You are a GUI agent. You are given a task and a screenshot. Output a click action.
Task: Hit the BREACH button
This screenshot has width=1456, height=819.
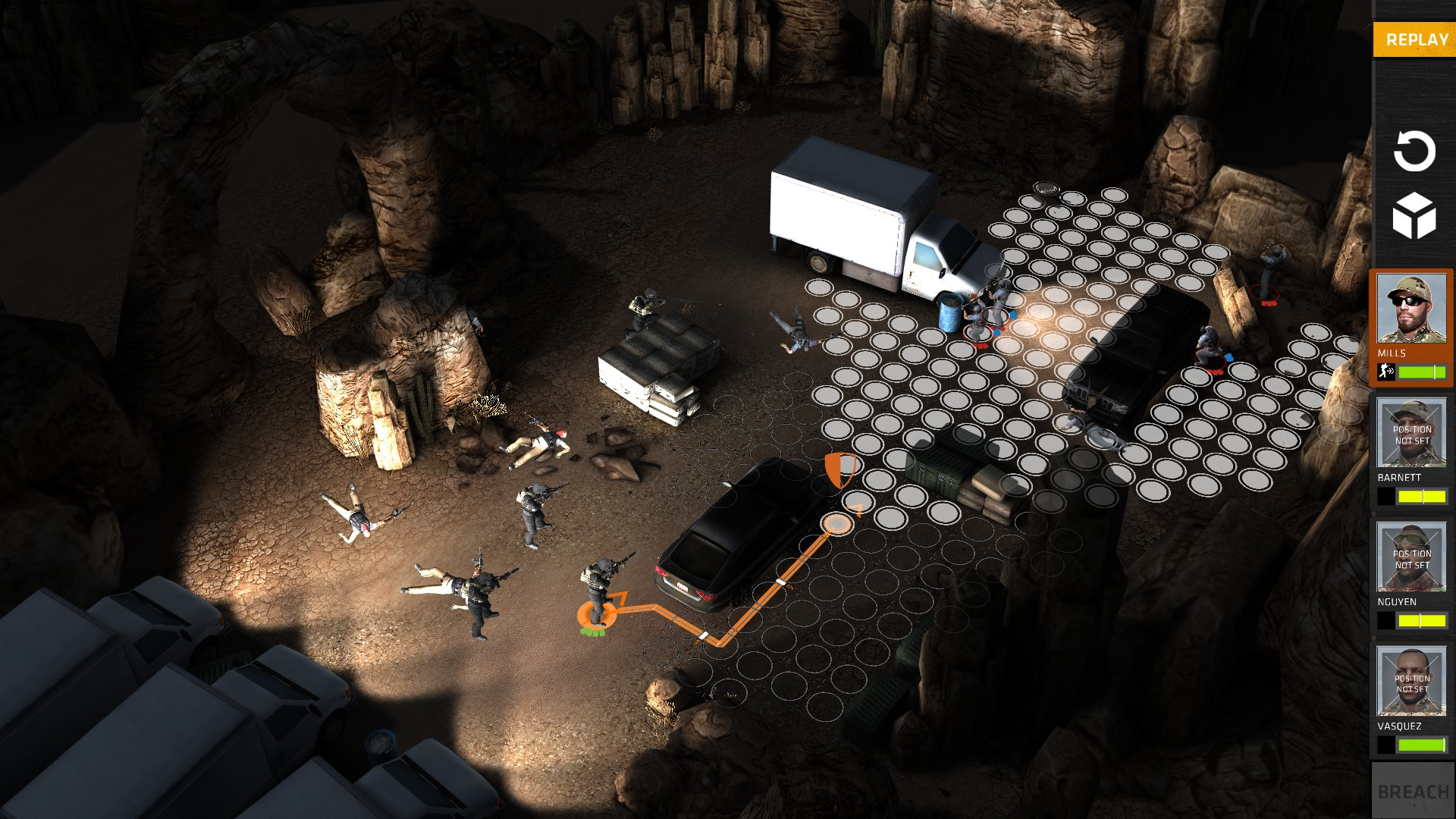pyautogui.click(x=1413, y=791)
